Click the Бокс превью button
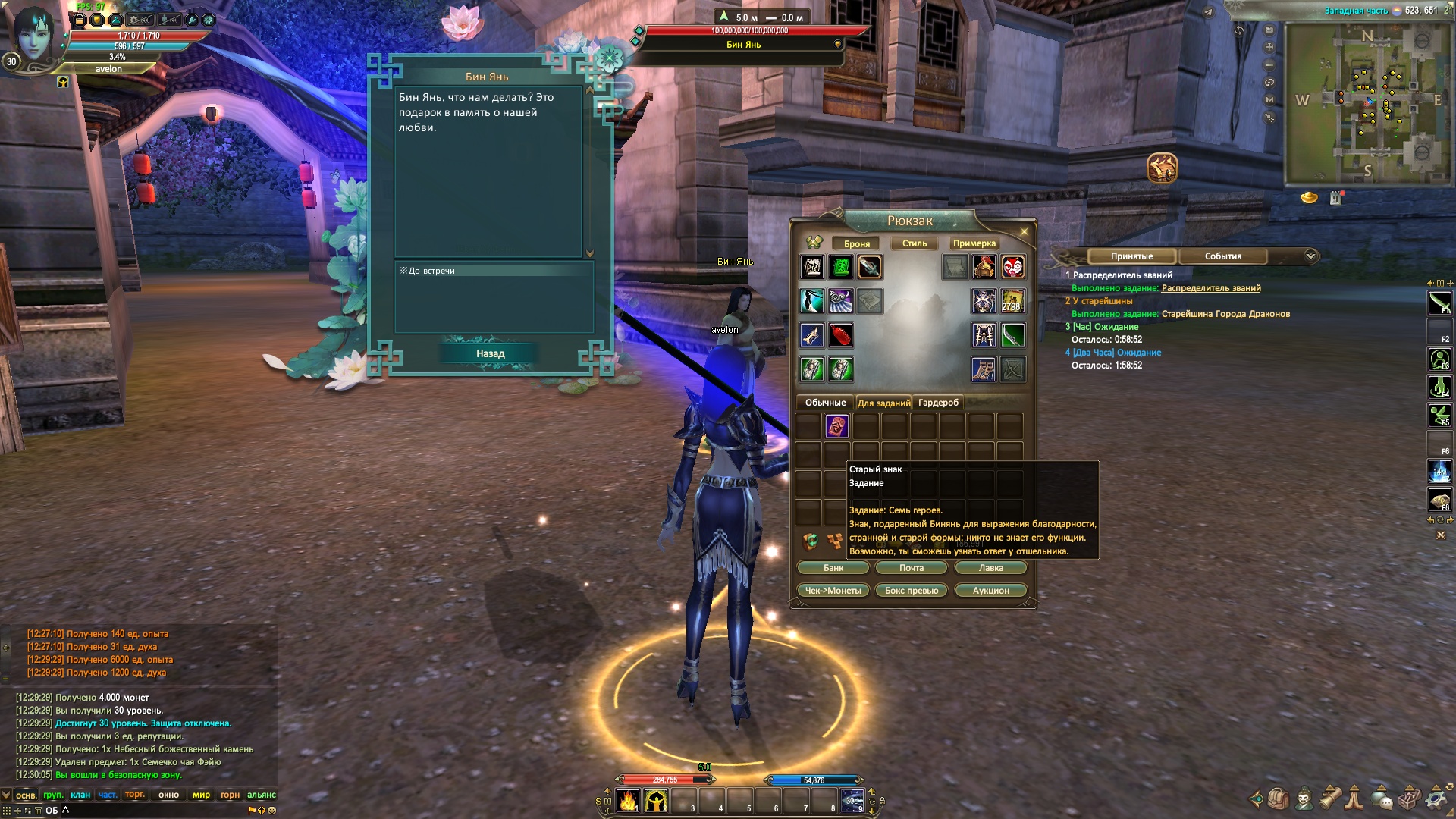1456x819 pixels. pyautogui.click(x=912, y=591)
